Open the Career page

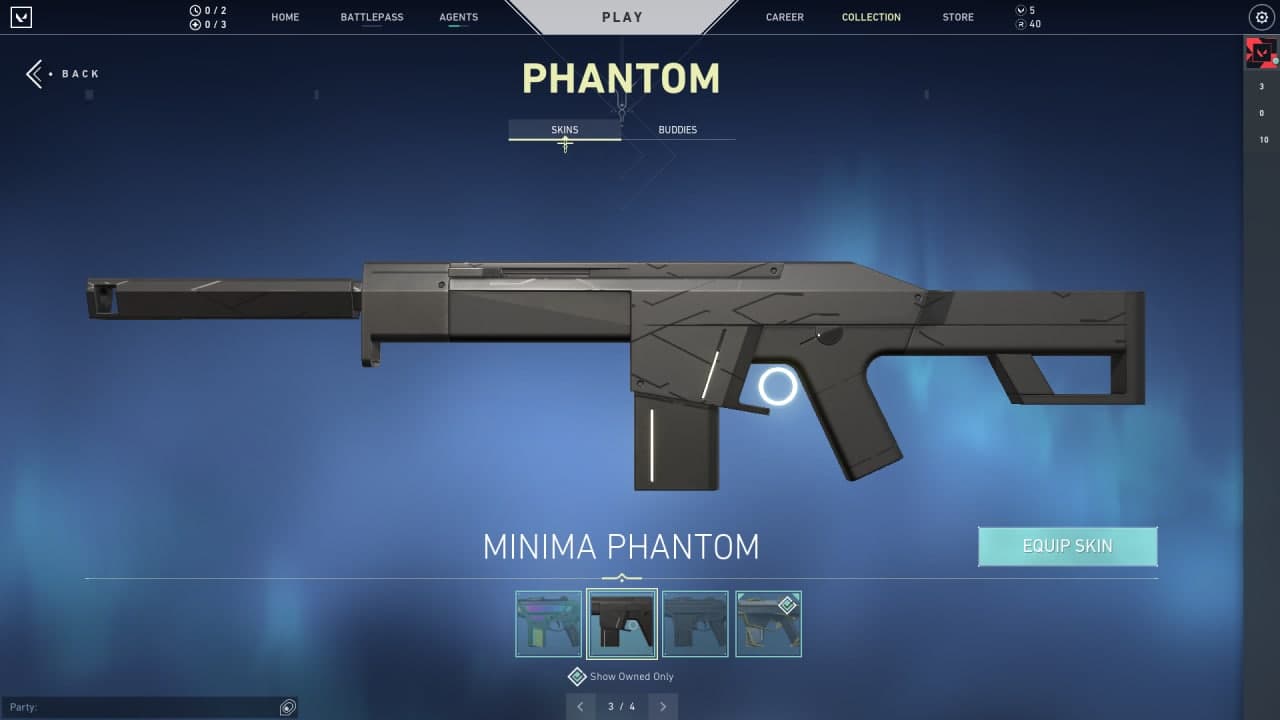pyautogui.click(x=784, y=17)
